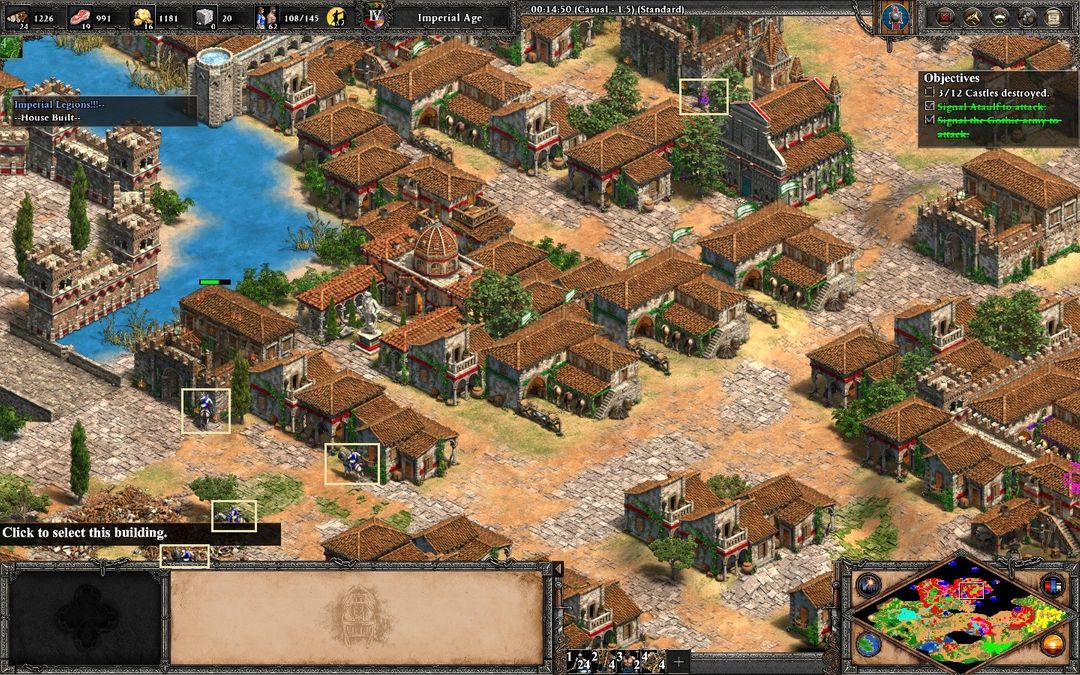Collapse the bottom command panel arrow

pos(559,569)
